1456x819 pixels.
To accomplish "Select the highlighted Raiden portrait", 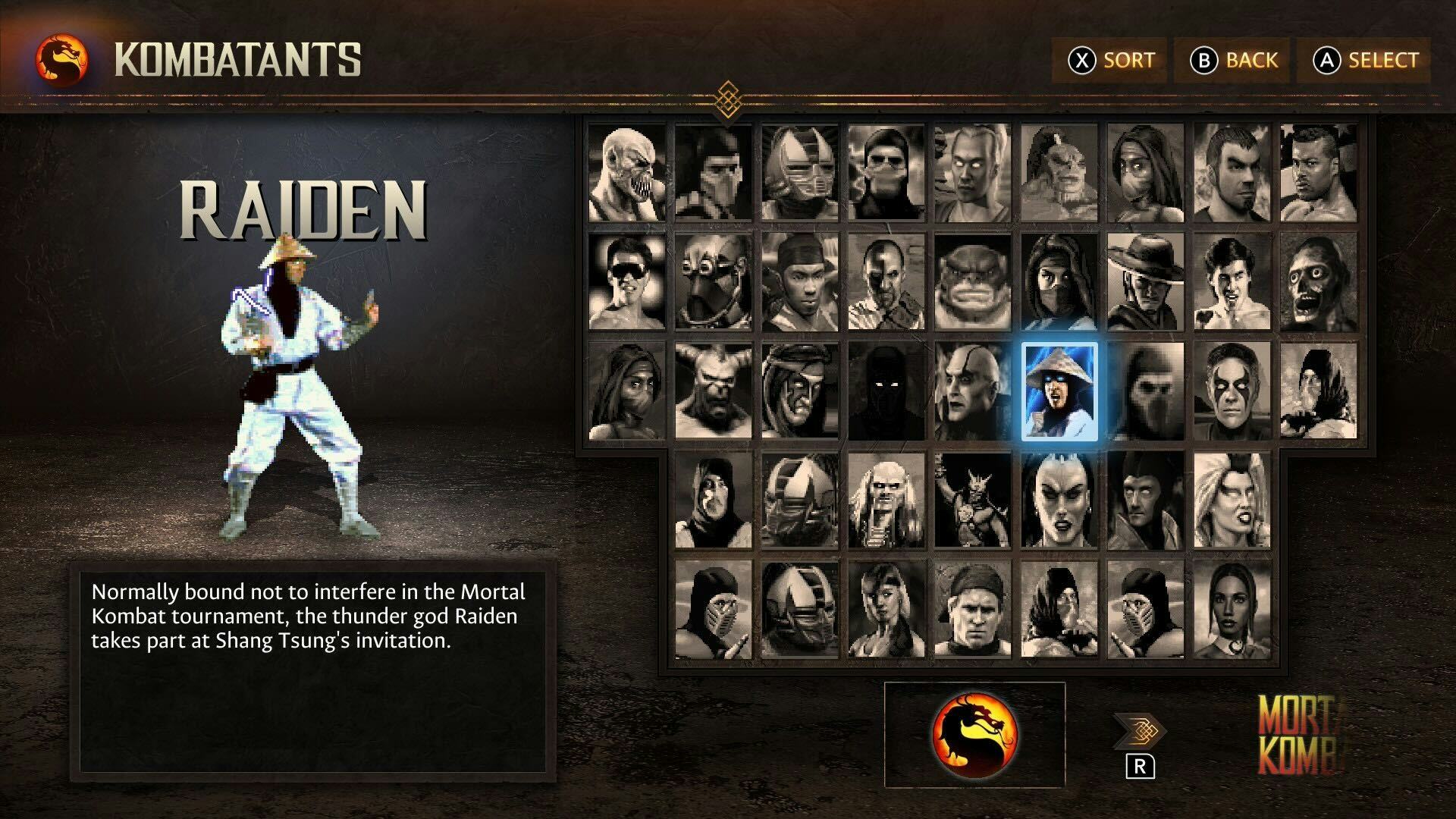I will [1059, 391].
